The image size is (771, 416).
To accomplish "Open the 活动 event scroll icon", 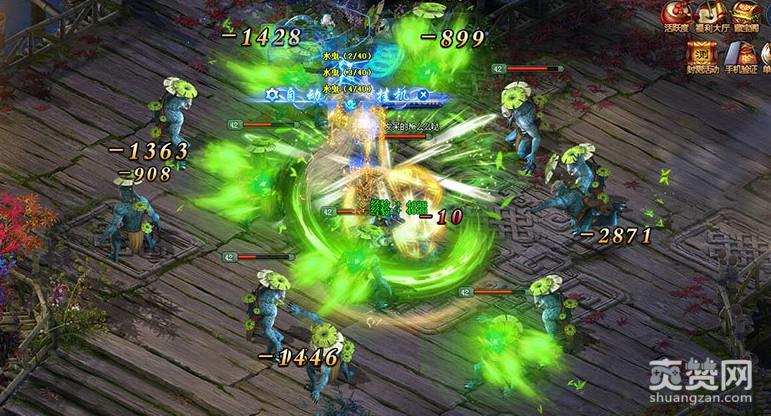I will [x=703, y=56].
